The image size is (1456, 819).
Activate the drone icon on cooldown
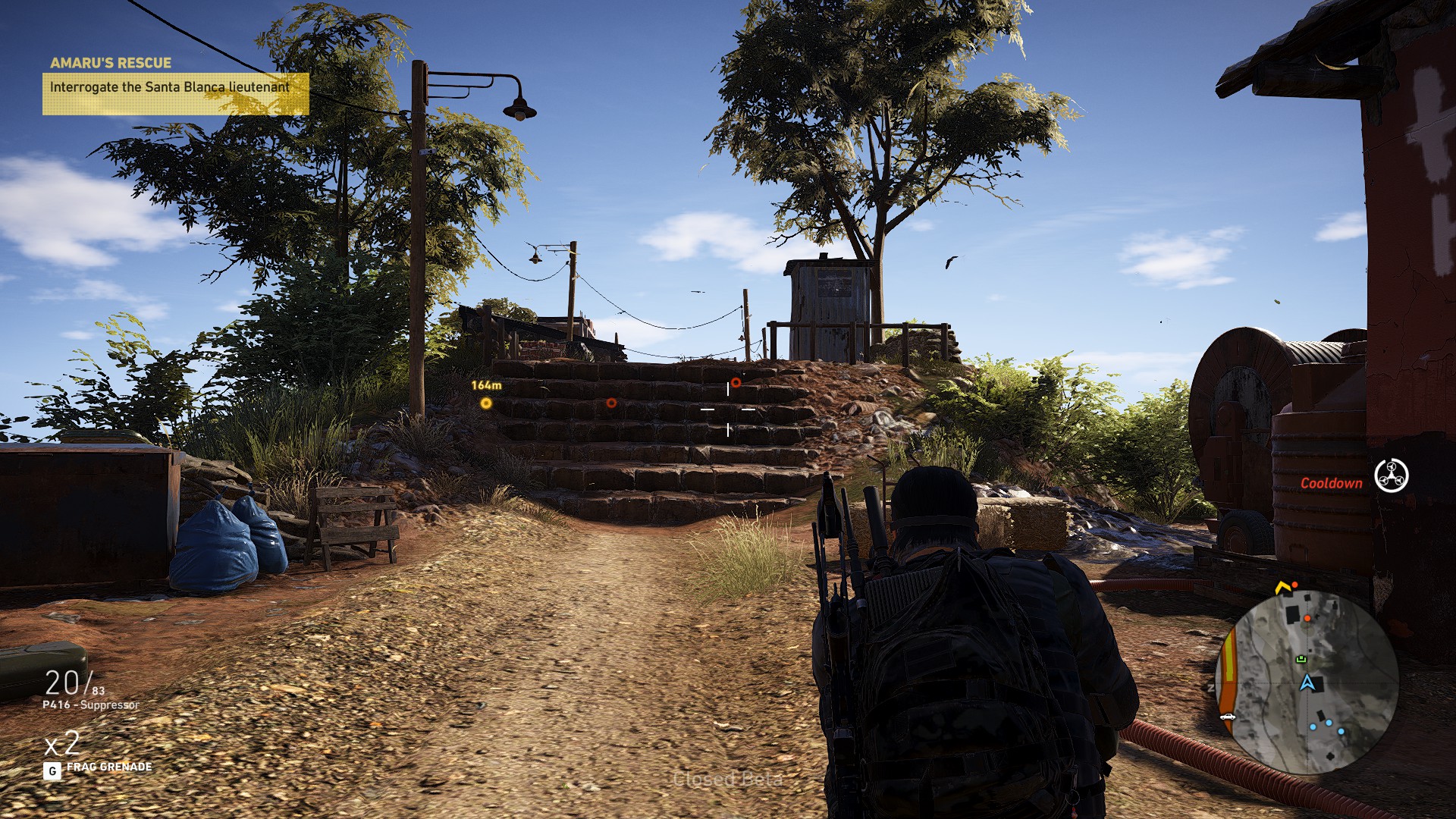click(x=1391, y=476)
